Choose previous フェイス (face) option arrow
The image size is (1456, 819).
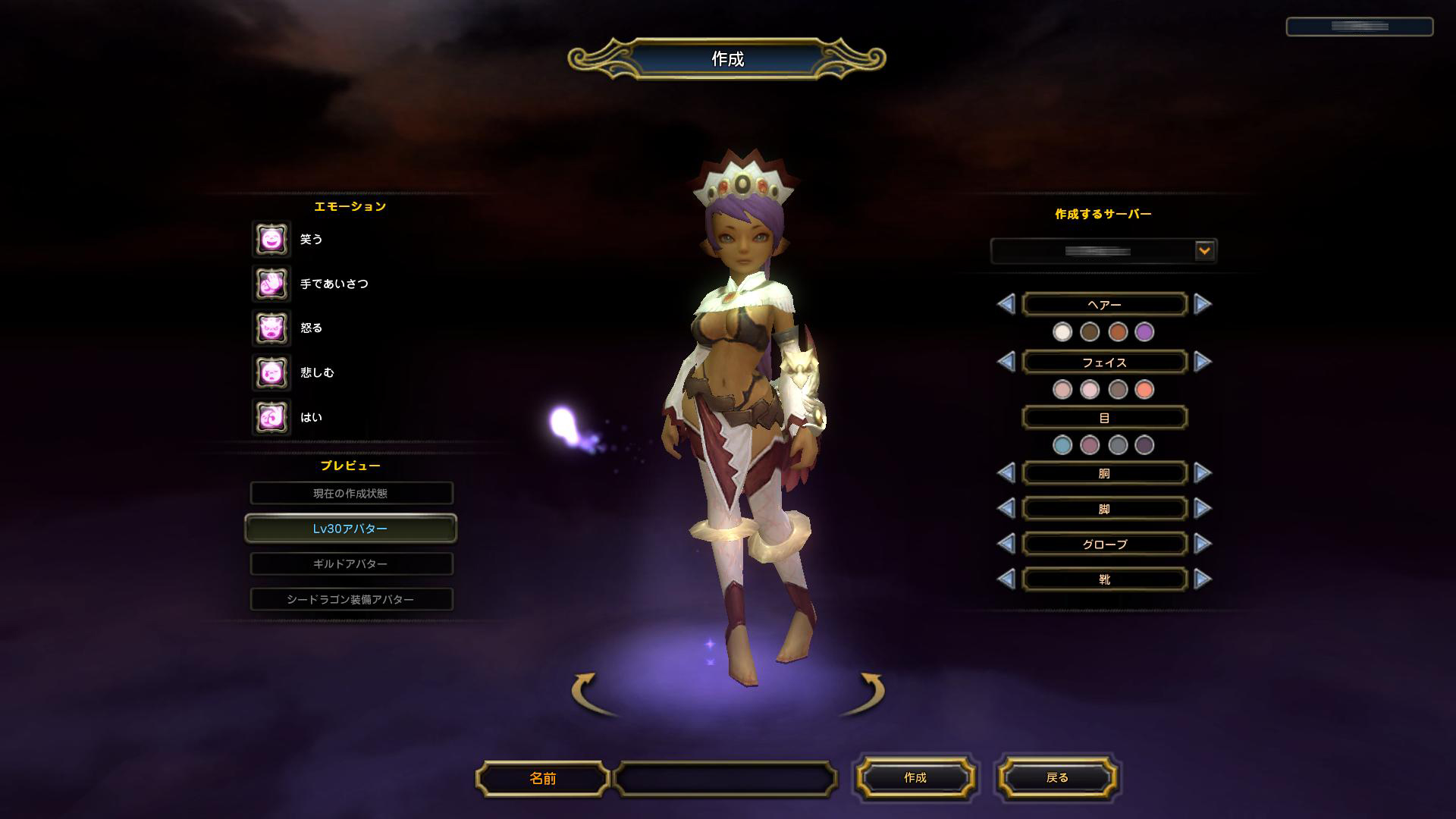coord(1006,362)
